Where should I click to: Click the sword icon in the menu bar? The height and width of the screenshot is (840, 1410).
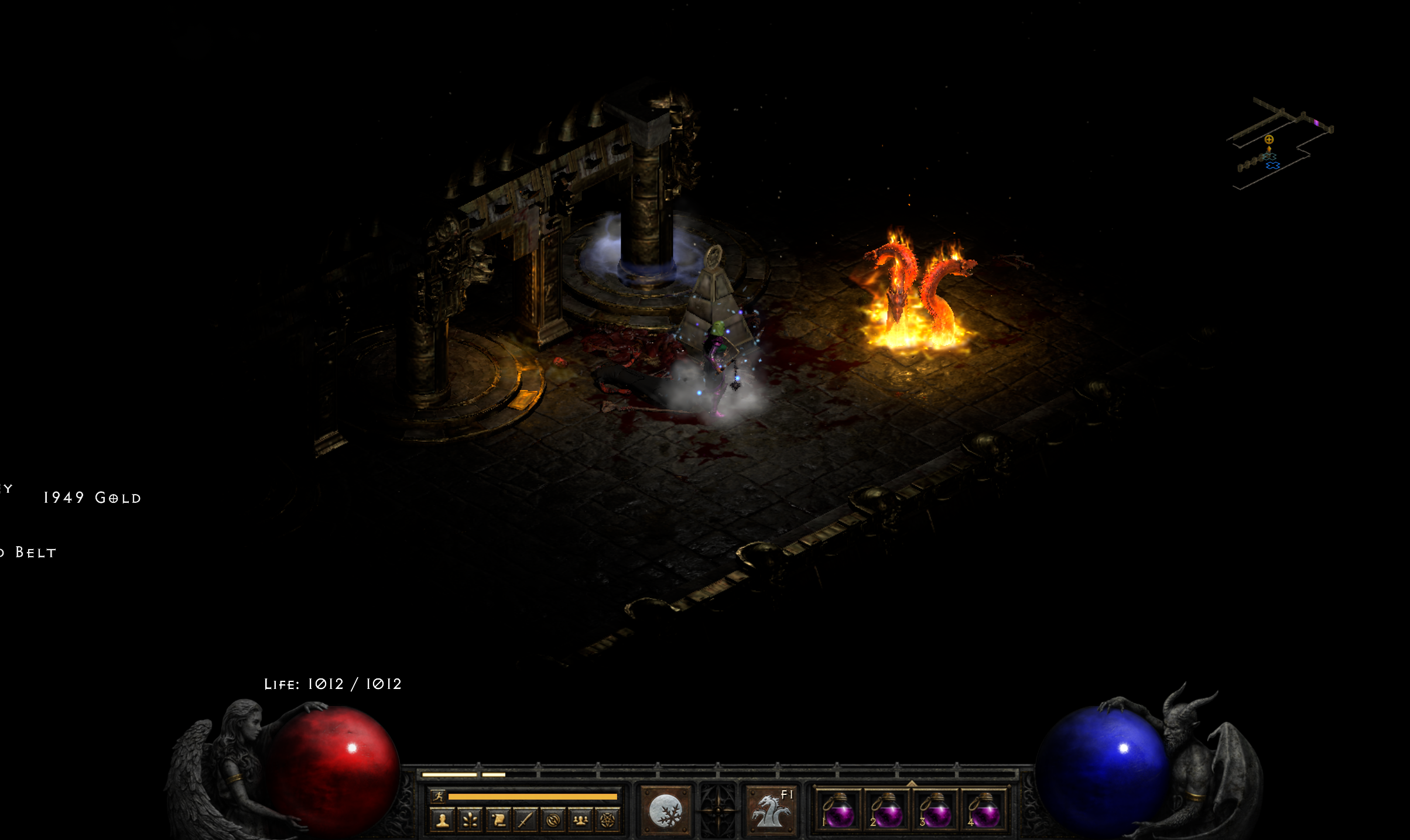[525, 820]
